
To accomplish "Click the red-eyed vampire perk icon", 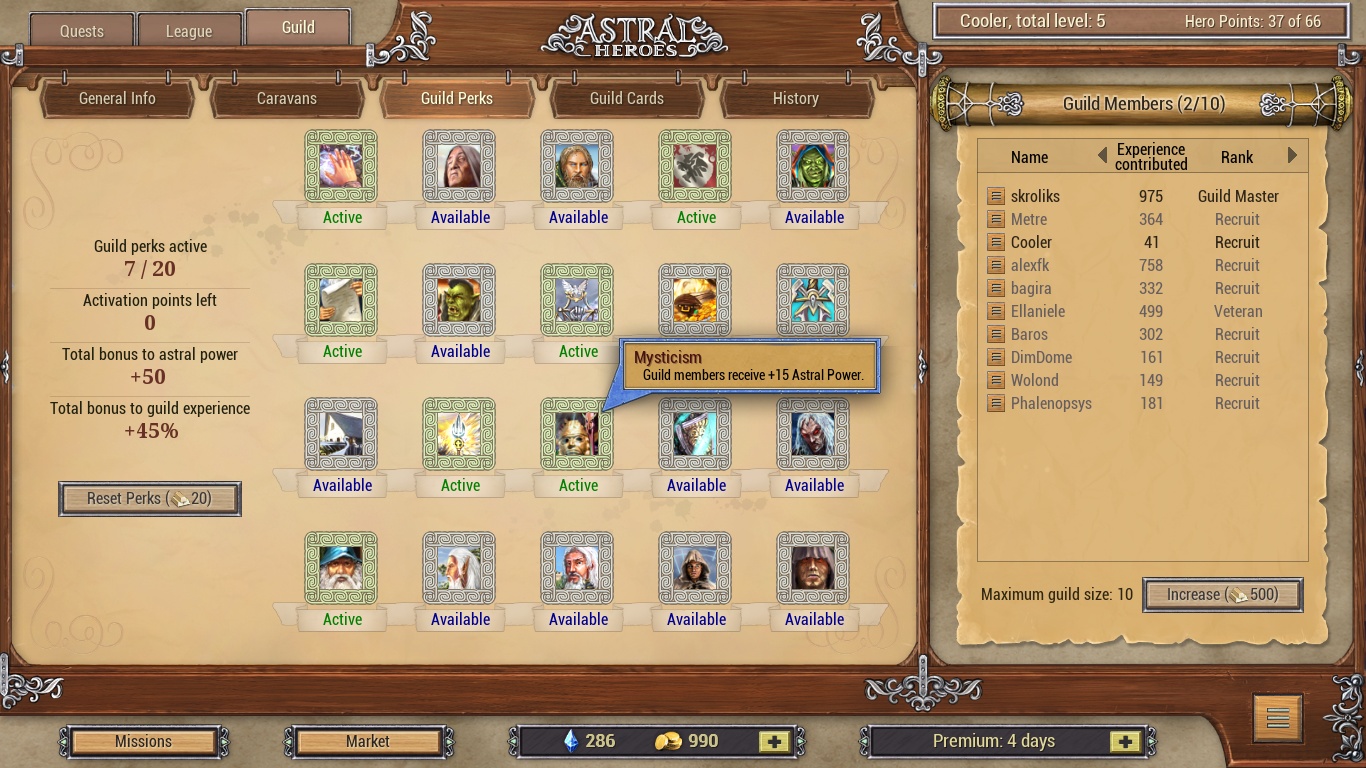I will [813, 433].
